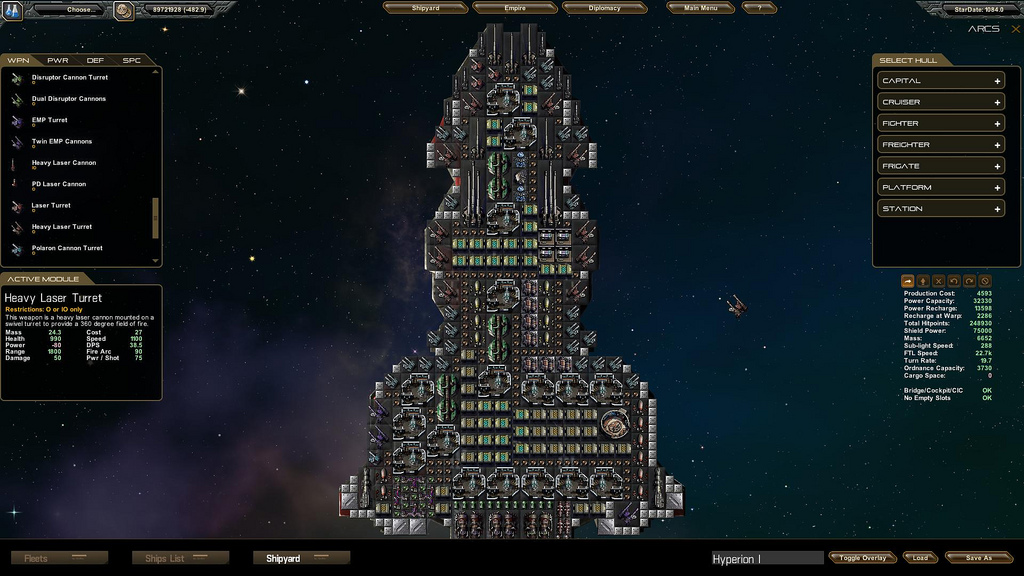The height and width of the screenshot is (576, 1024).
Task: Choose the EMP Turret module
Action: coord(49,120)
